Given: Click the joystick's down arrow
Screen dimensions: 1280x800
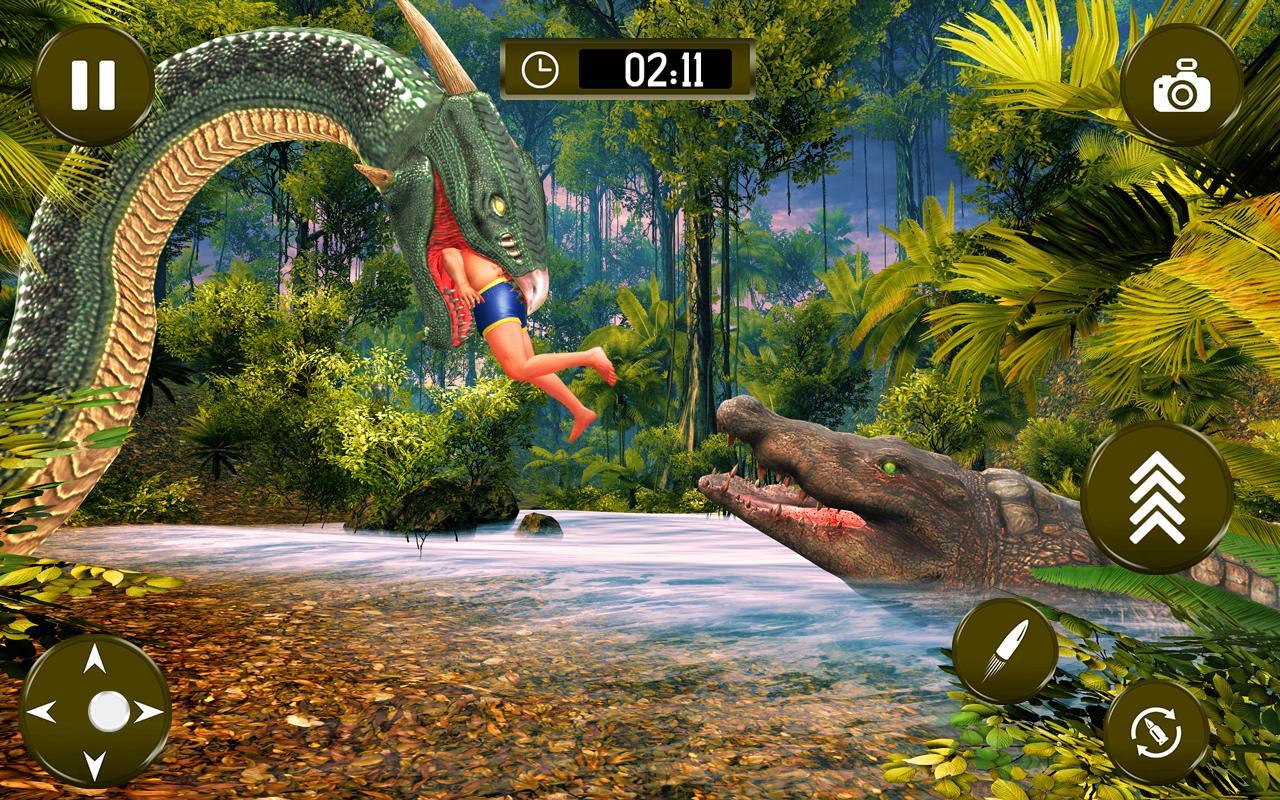Looking at the screenshot, I should point(95,765).
